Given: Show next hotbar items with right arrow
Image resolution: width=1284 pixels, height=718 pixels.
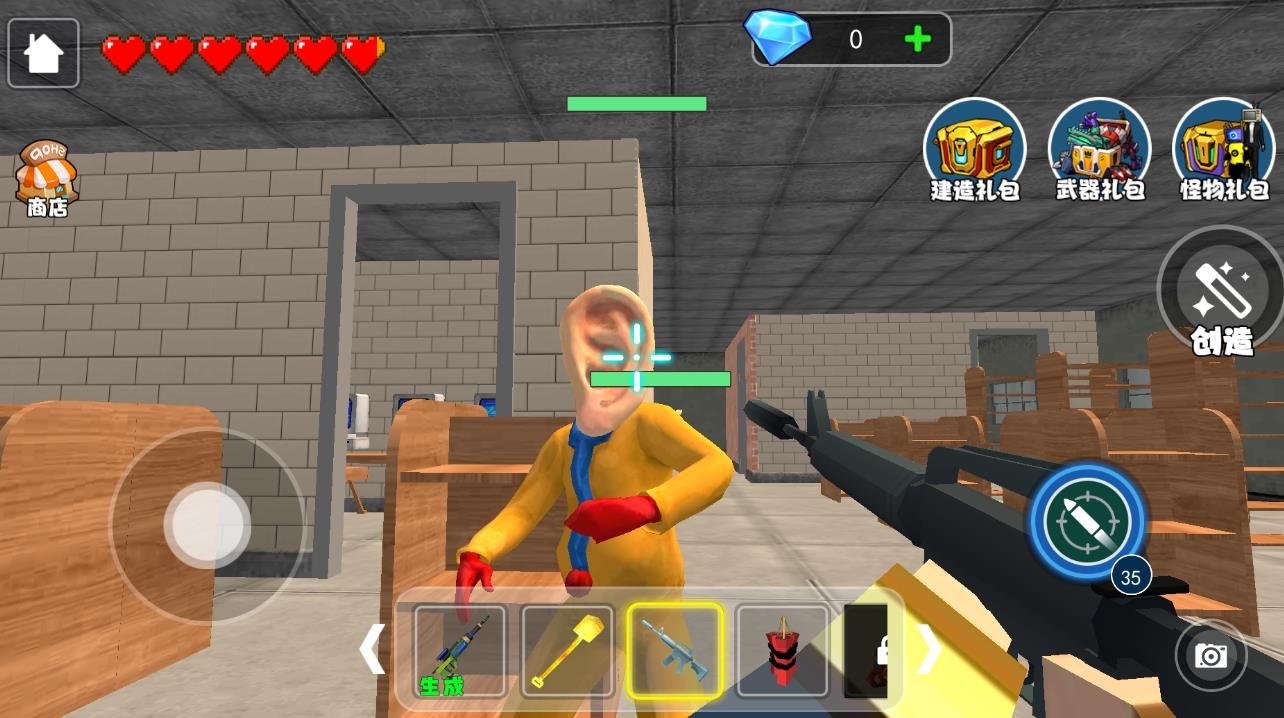Looking at the screenshot, I should coord(928,650).
